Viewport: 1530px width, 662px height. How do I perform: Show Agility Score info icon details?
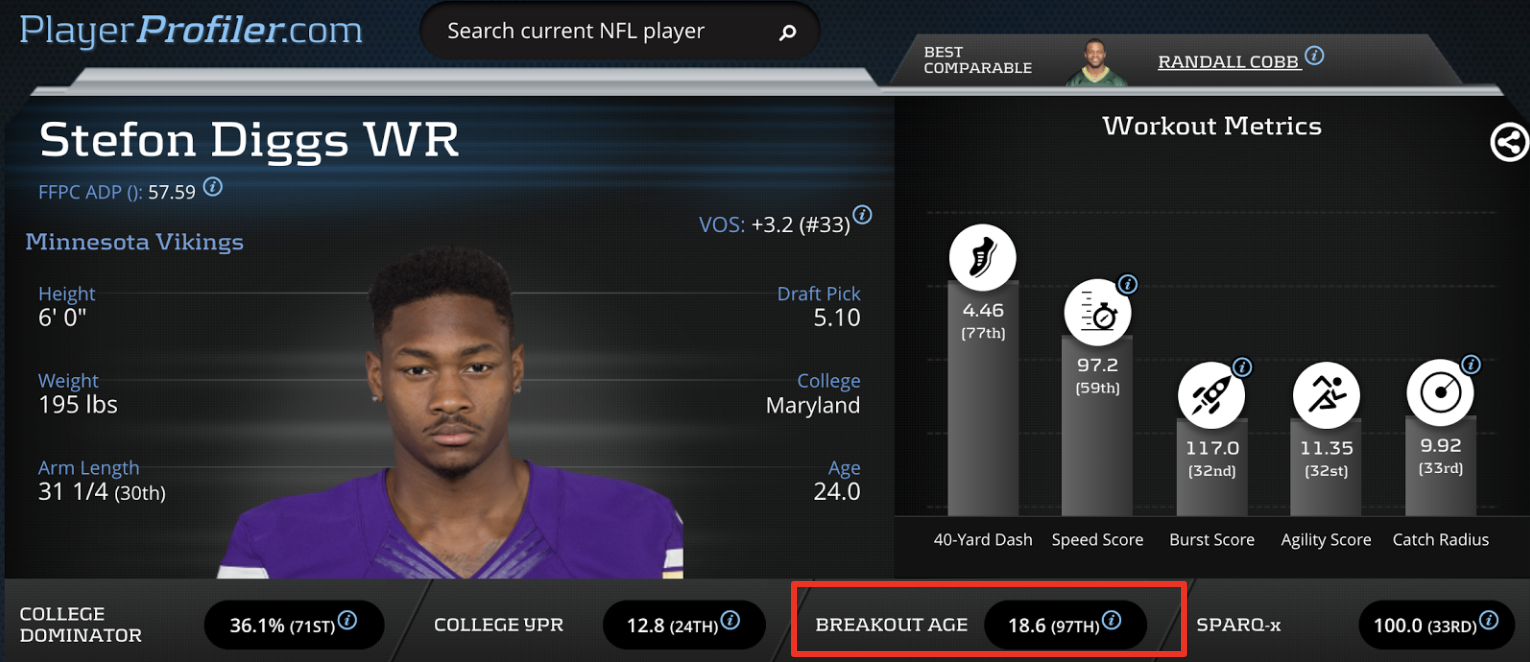1356,367
